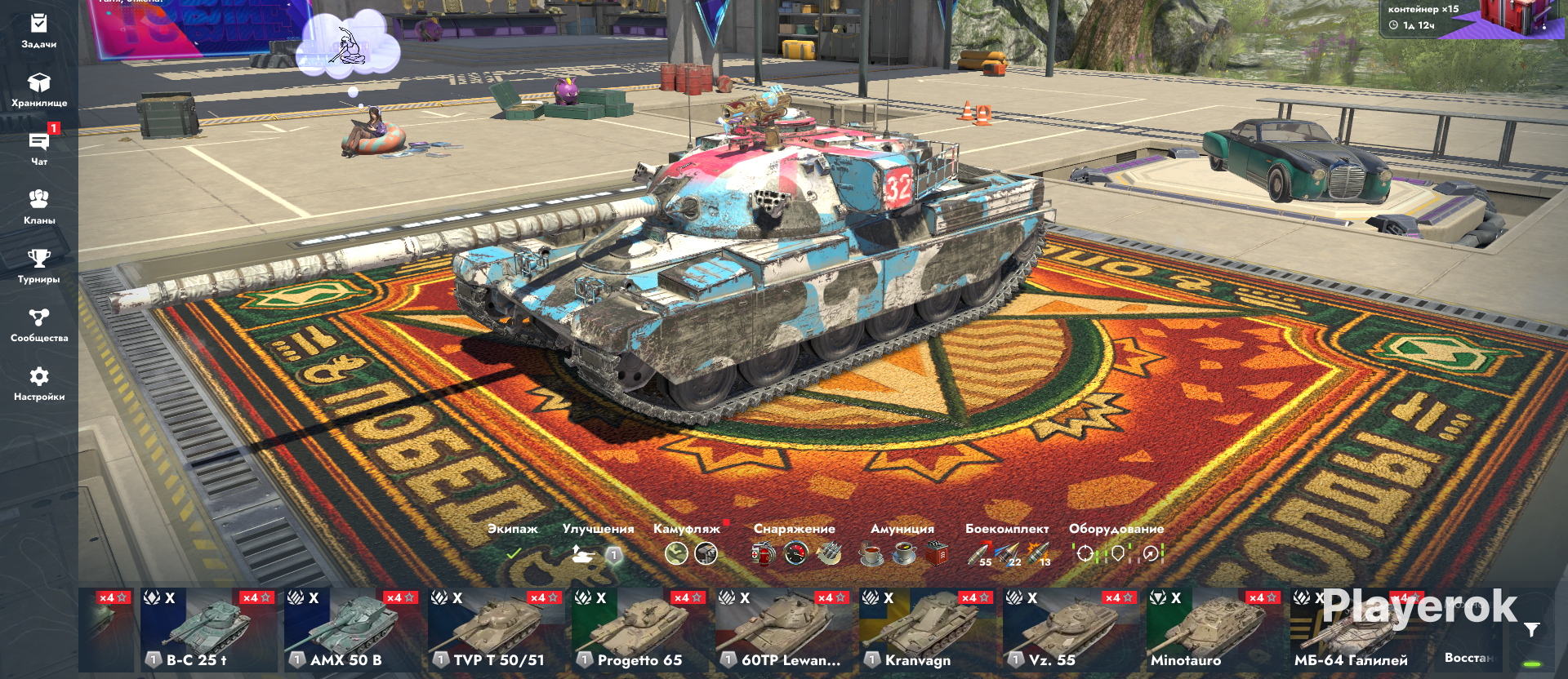The height and width of the screenshot is (679, 1568).
Task: Select the Kranvagn tank
Action: tap(928, 630)
